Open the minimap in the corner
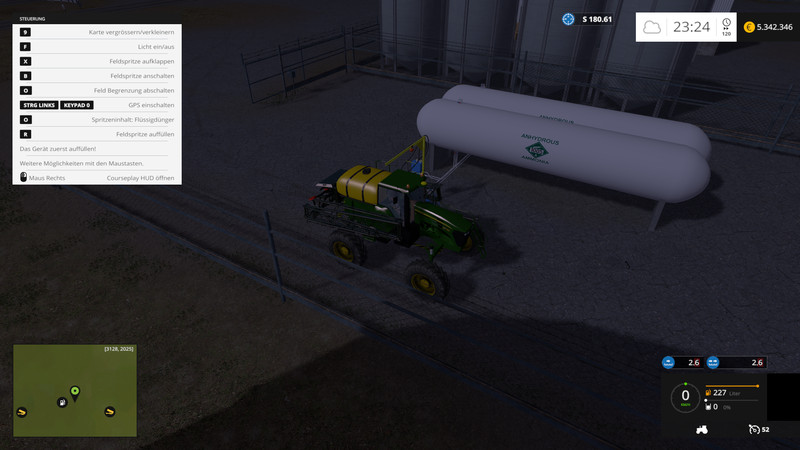 [75, 389]
